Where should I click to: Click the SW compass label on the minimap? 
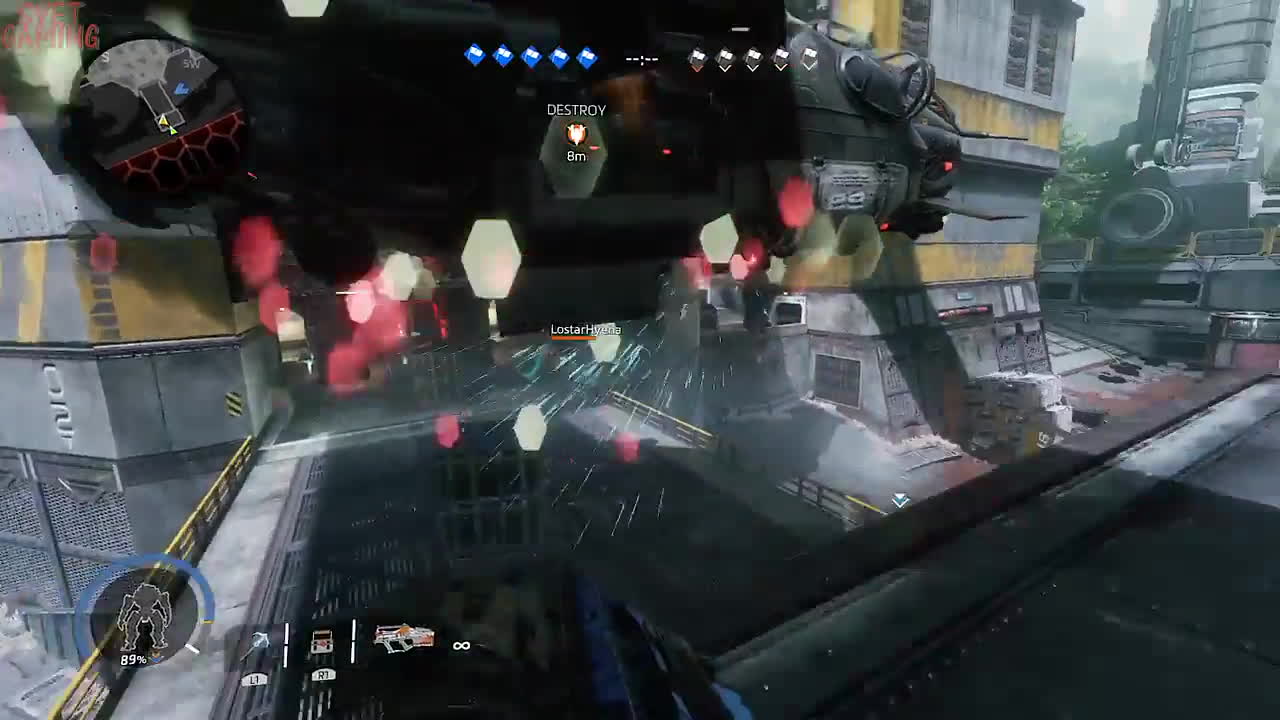point(191,63)
